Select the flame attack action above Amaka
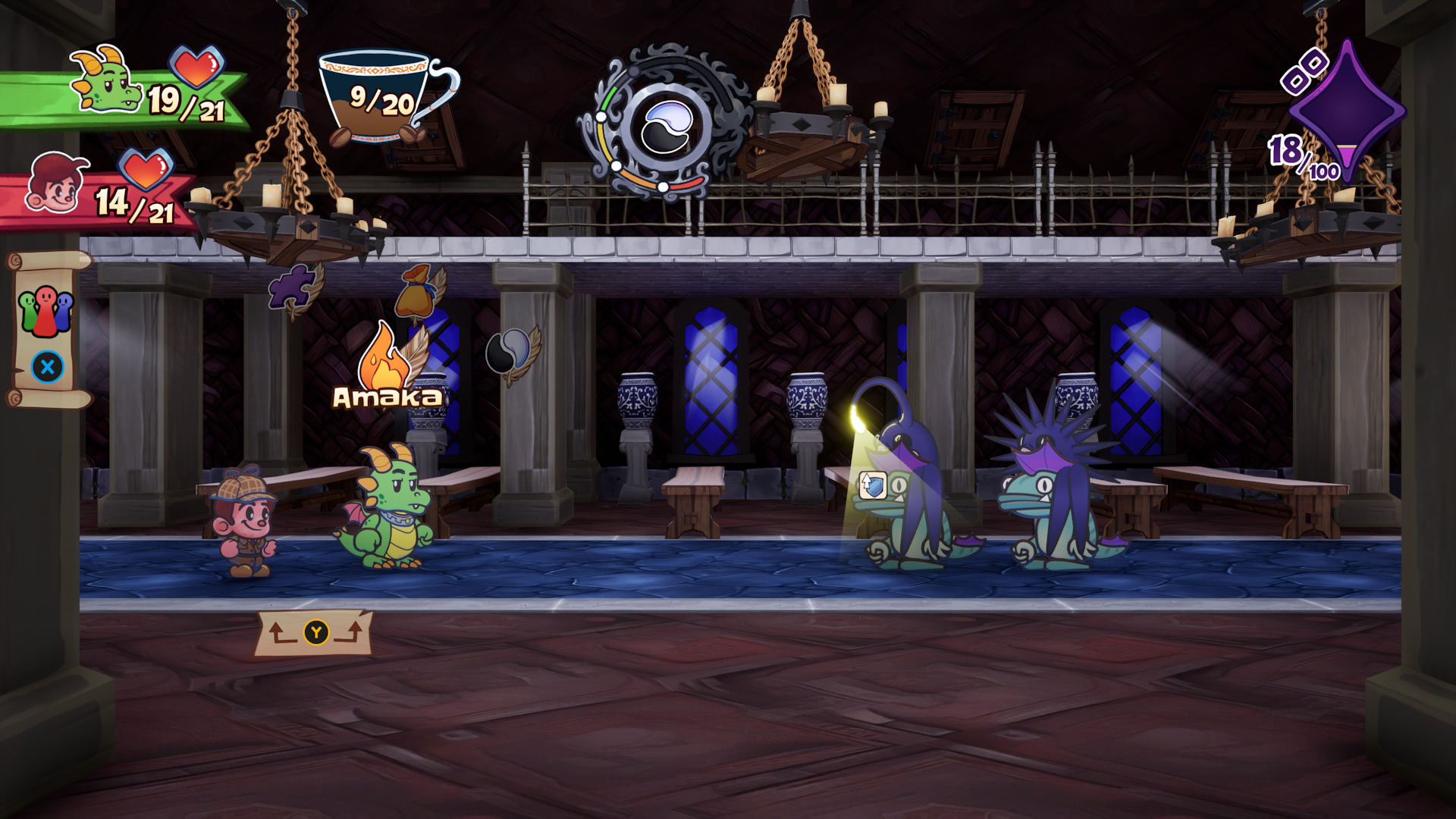This screenshot has height=819, width=1456. point(384,358)
